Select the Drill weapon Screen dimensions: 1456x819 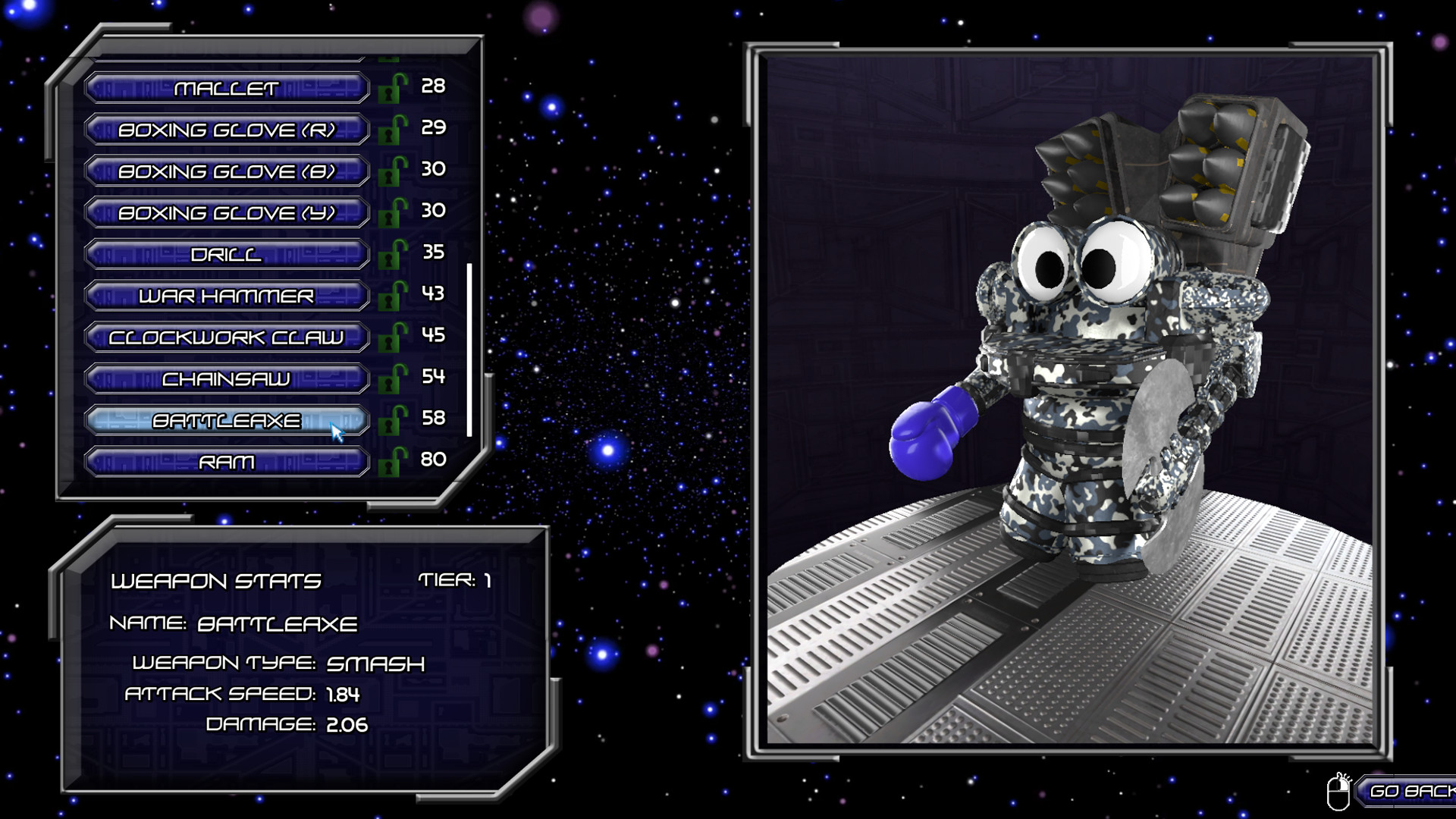point(227,253)
